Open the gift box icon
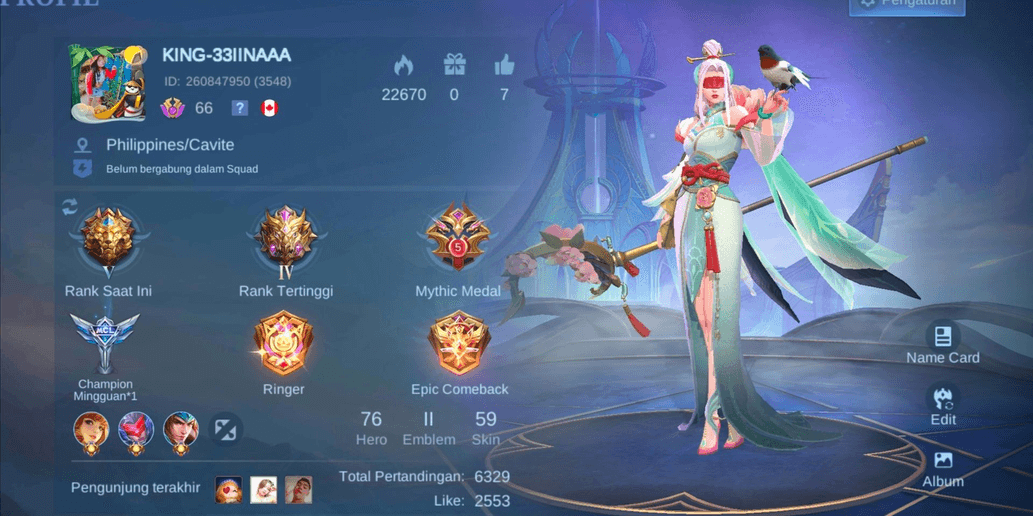The height and width of the screenshot is (516, 1033). pyautogui.click(x=455, y=66)
